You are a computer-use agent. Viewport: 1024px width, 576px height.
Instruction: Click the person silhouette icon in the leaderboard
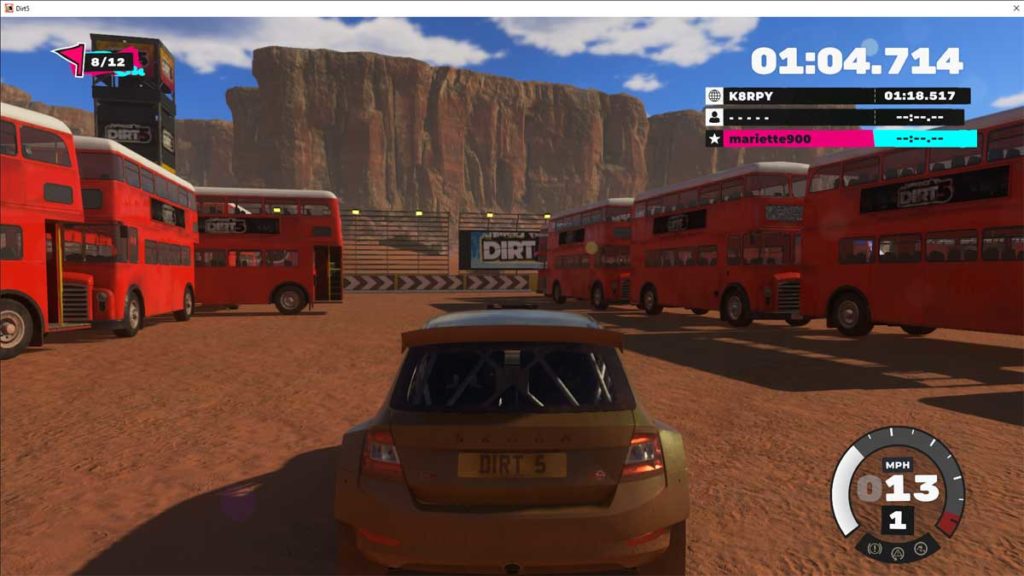714,117
